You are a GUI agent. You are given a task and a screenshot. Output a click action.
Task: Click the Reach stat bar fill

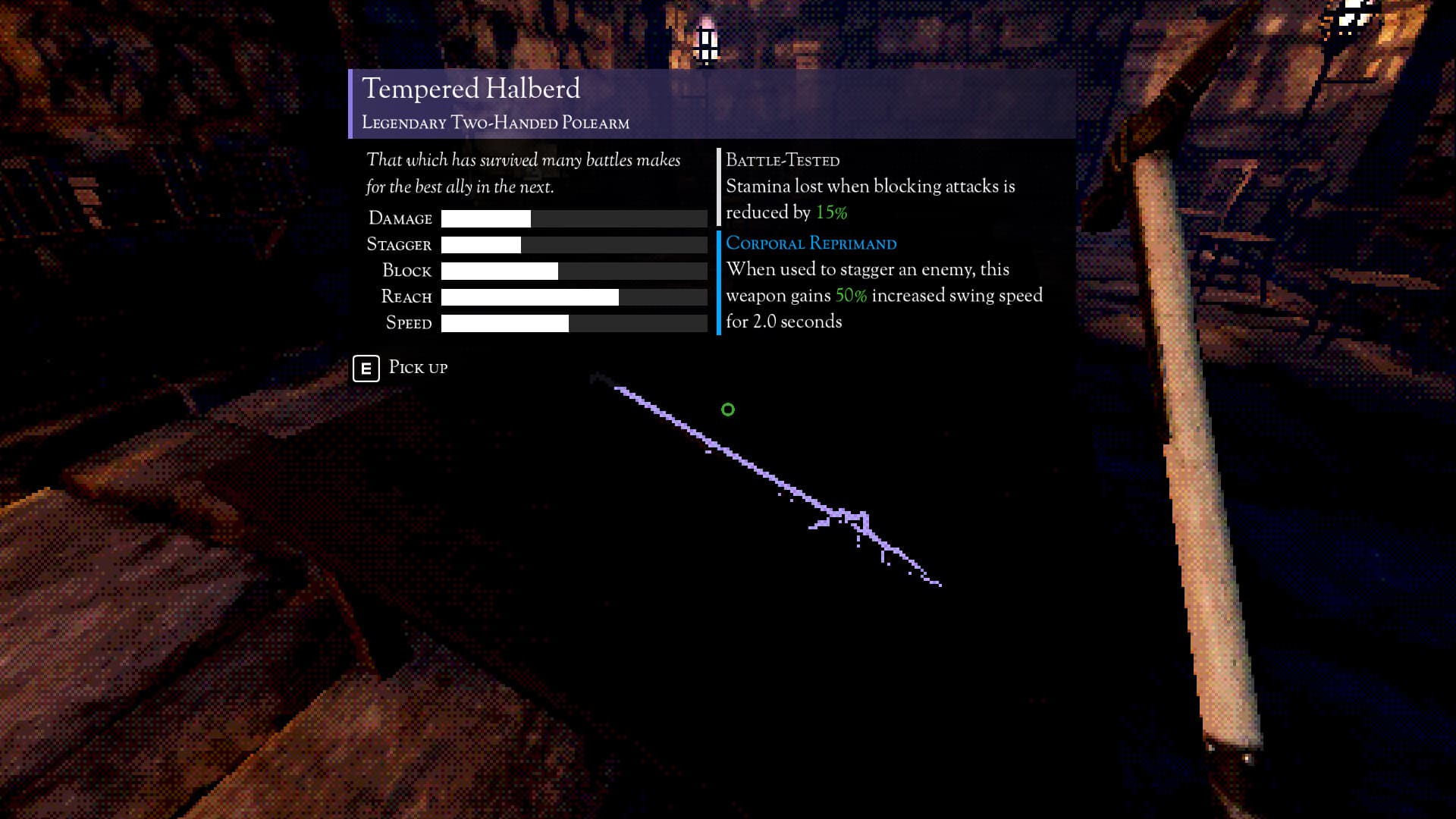(x=529, y=297)
